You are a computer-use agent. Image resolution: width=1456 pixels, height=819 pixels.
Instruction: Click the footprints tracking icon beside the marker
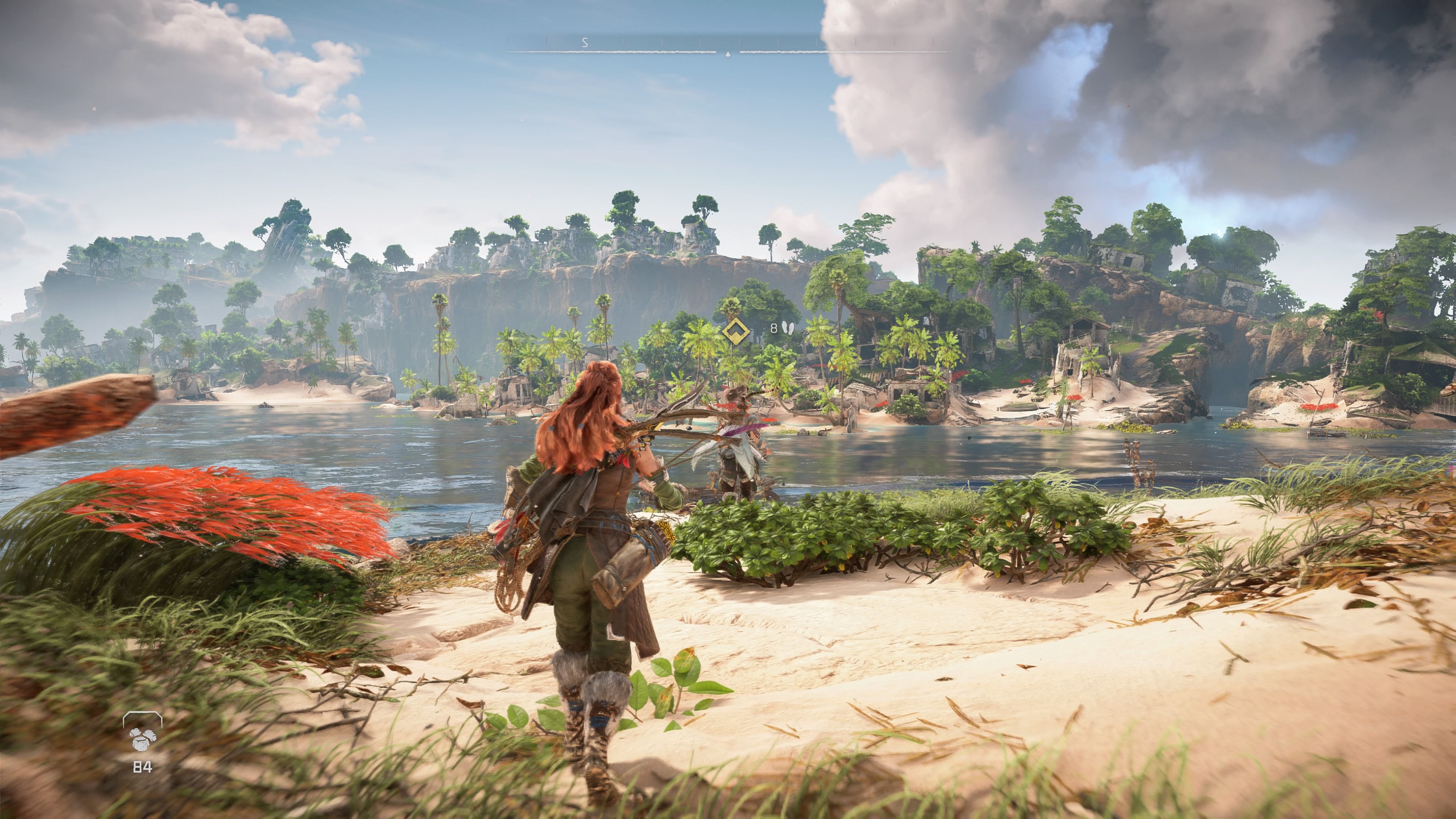788,328
